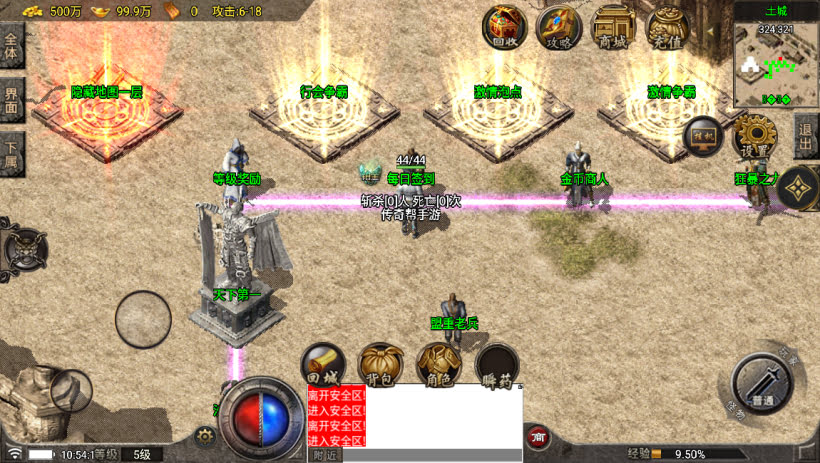Enter the 商城 shop

click(x=612, y=27)
